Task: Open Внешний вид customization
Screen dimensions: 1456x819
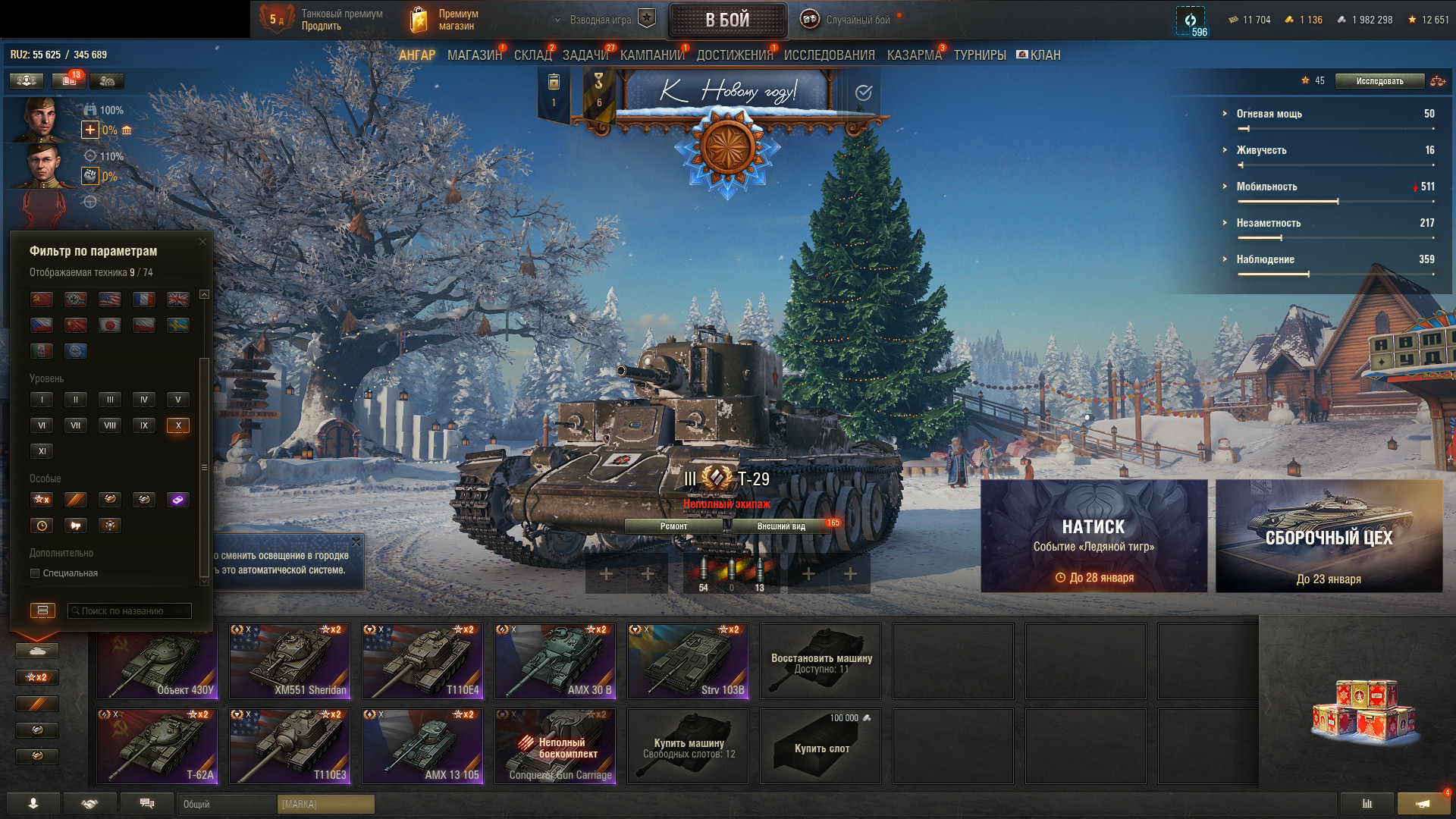Action: (781, 526)
